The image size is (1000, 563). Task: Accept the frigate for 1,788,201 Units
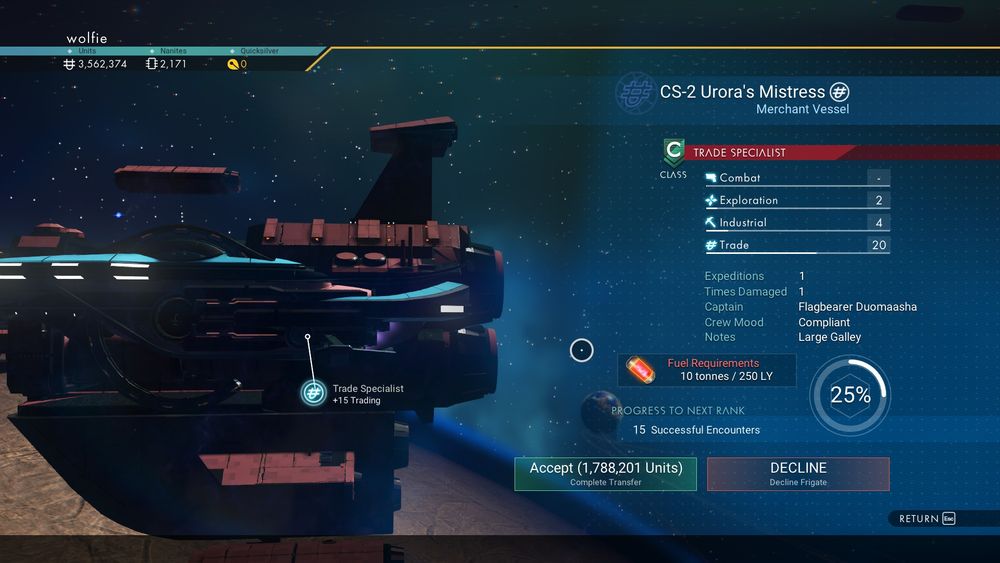pyautogui.click(x=605, y=473)
